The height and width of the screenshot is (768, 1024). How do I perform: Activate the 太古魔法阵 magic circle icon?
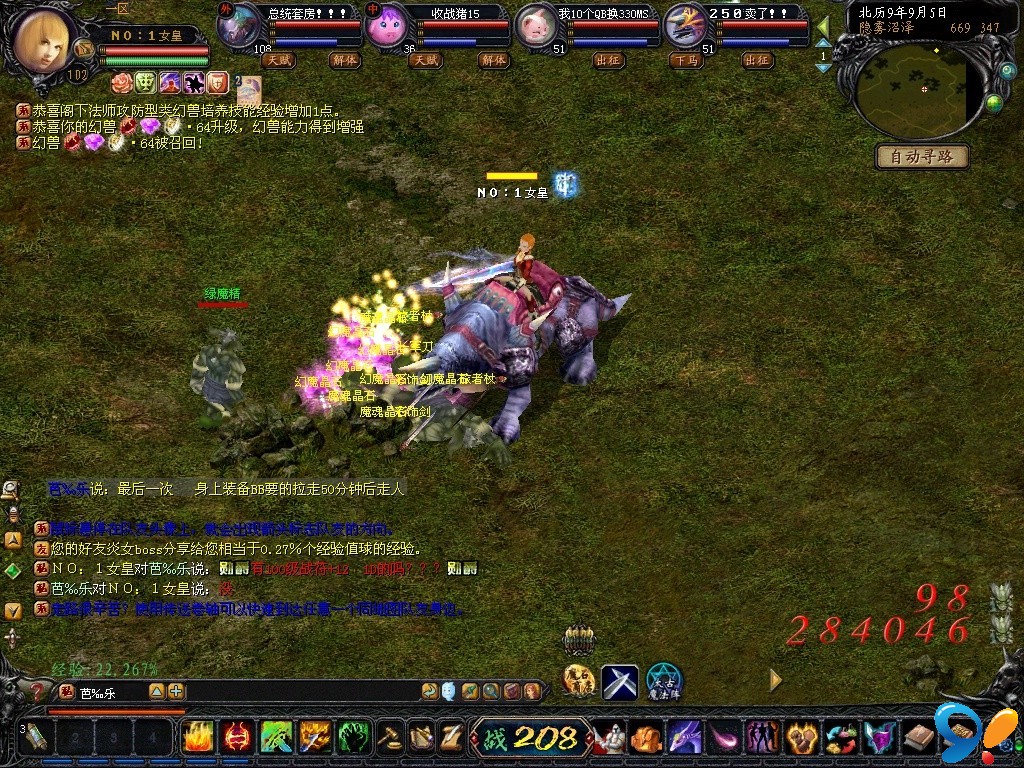pos(663,681)
